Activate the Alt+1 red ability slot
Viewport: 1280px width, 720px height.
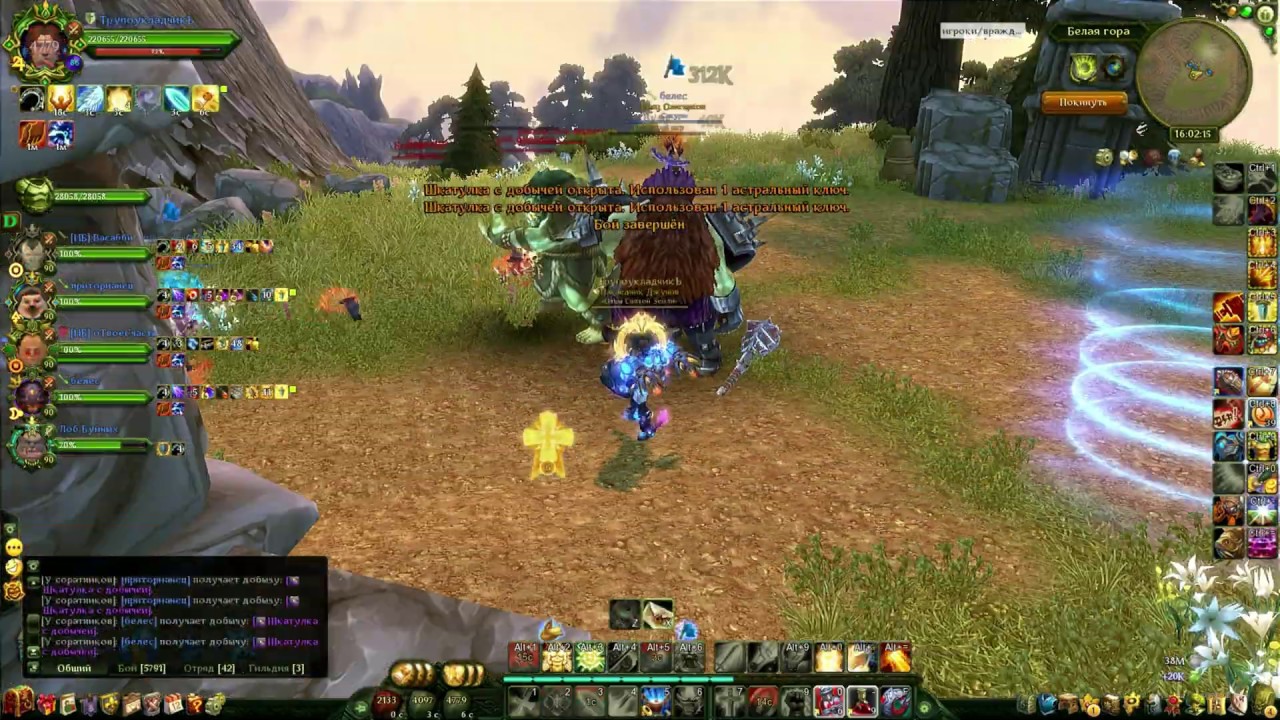[x=525, y=657]
